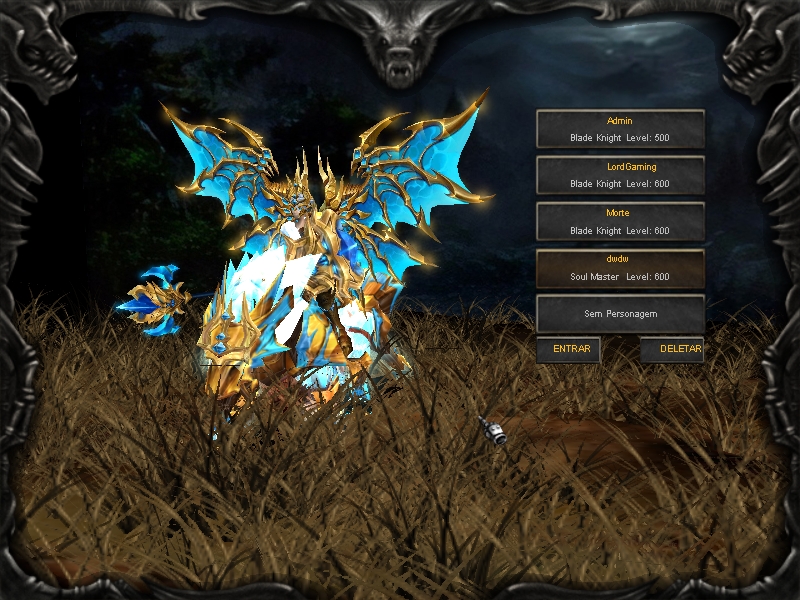The image size is (800, 600).
Task: Delete character using DELETAR button
Action: [673, 350]
